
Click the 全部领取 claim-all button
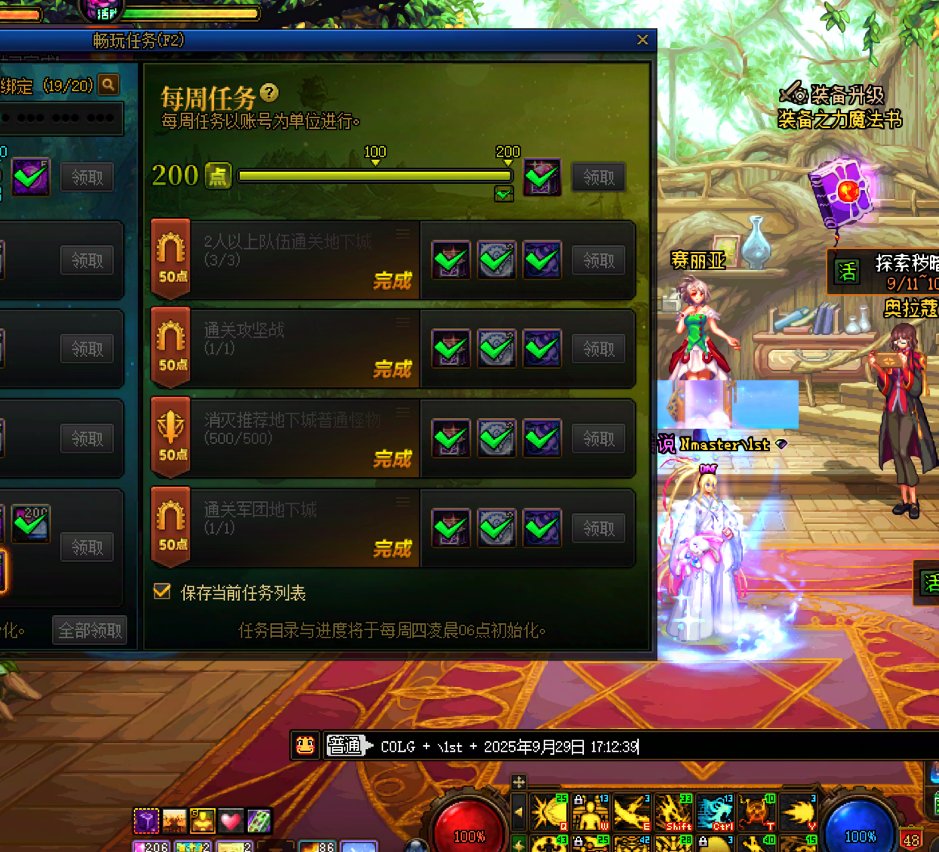coord(90,630)
